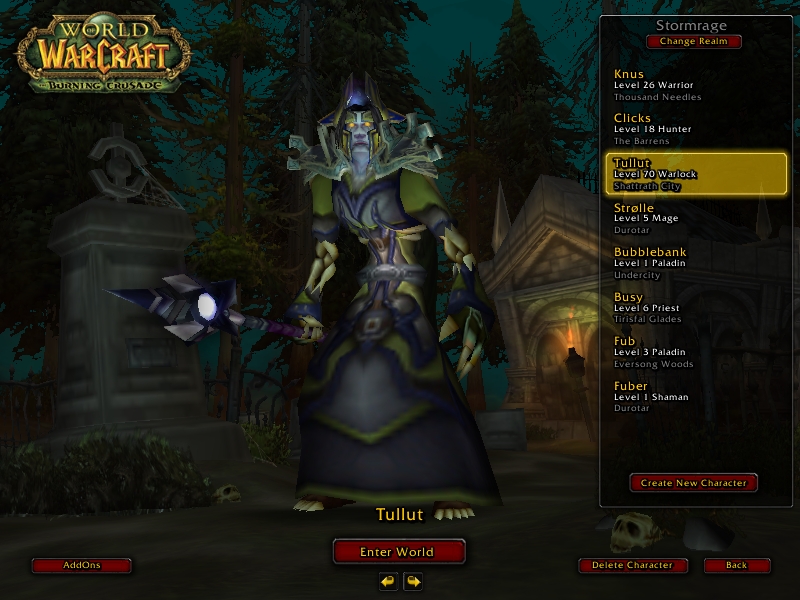Go Back to the login screen
Viewport: 800px width, 600px height.
(x=737, y=565)
